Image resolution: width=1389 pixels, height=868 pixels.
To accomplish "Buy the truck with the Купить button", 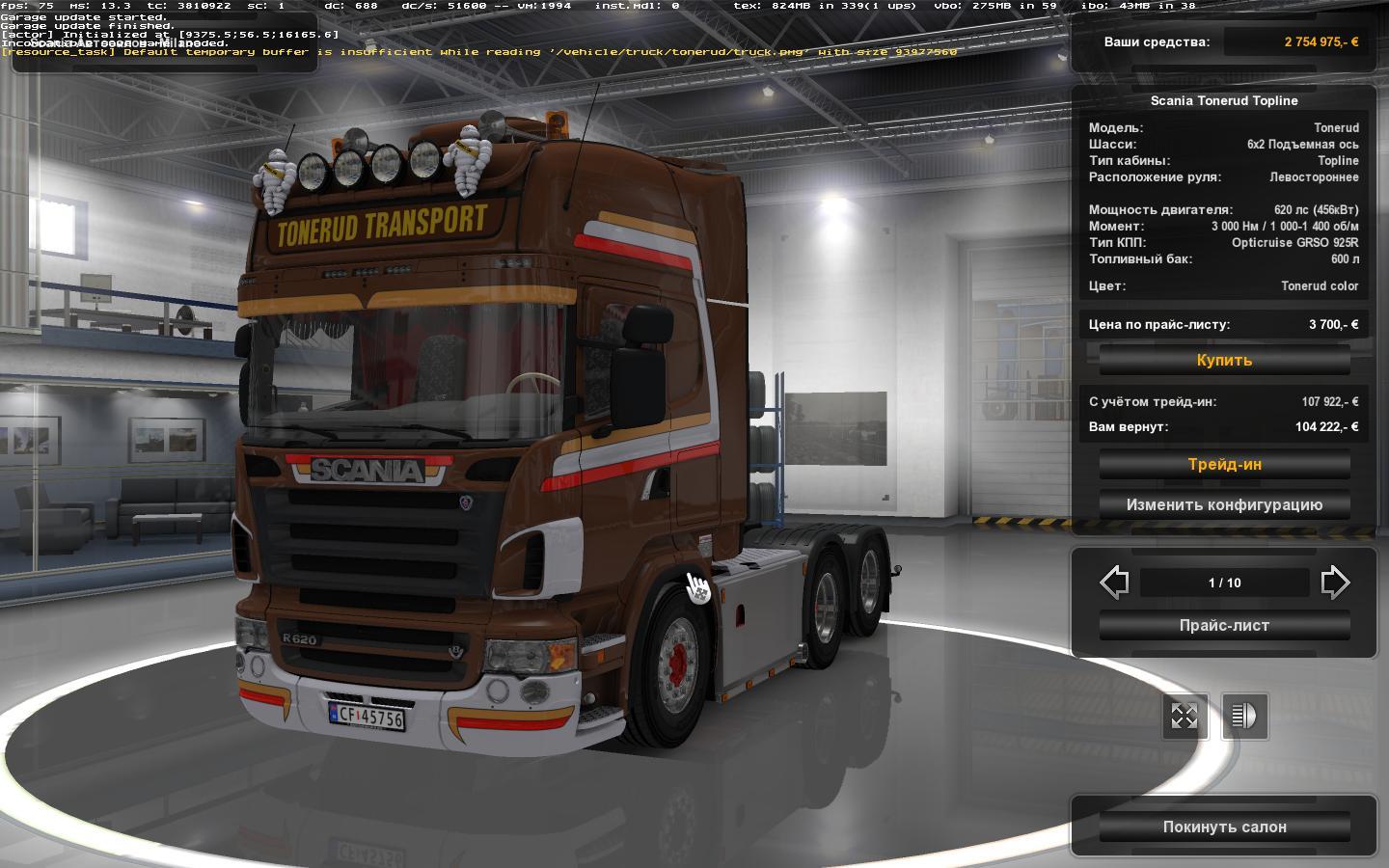I will tap(1224, 360).
